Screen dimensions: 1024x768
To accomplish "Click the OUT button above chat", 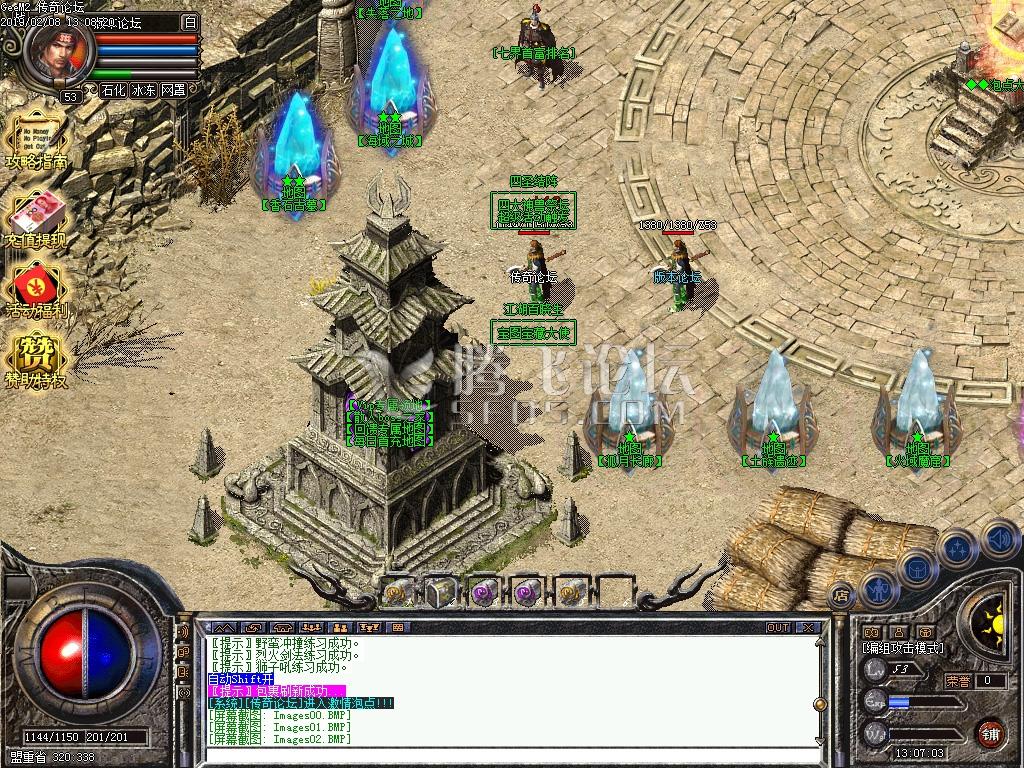I will coord(778,628).
